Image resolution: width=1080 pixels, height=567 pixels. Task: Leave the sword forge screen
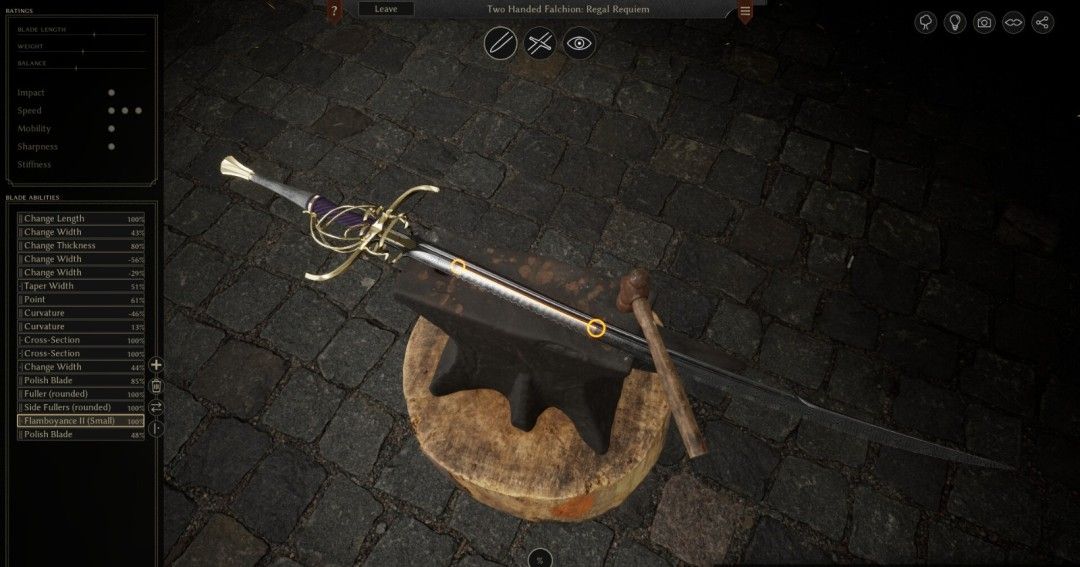pyautogui.click(x=385, y=8)
